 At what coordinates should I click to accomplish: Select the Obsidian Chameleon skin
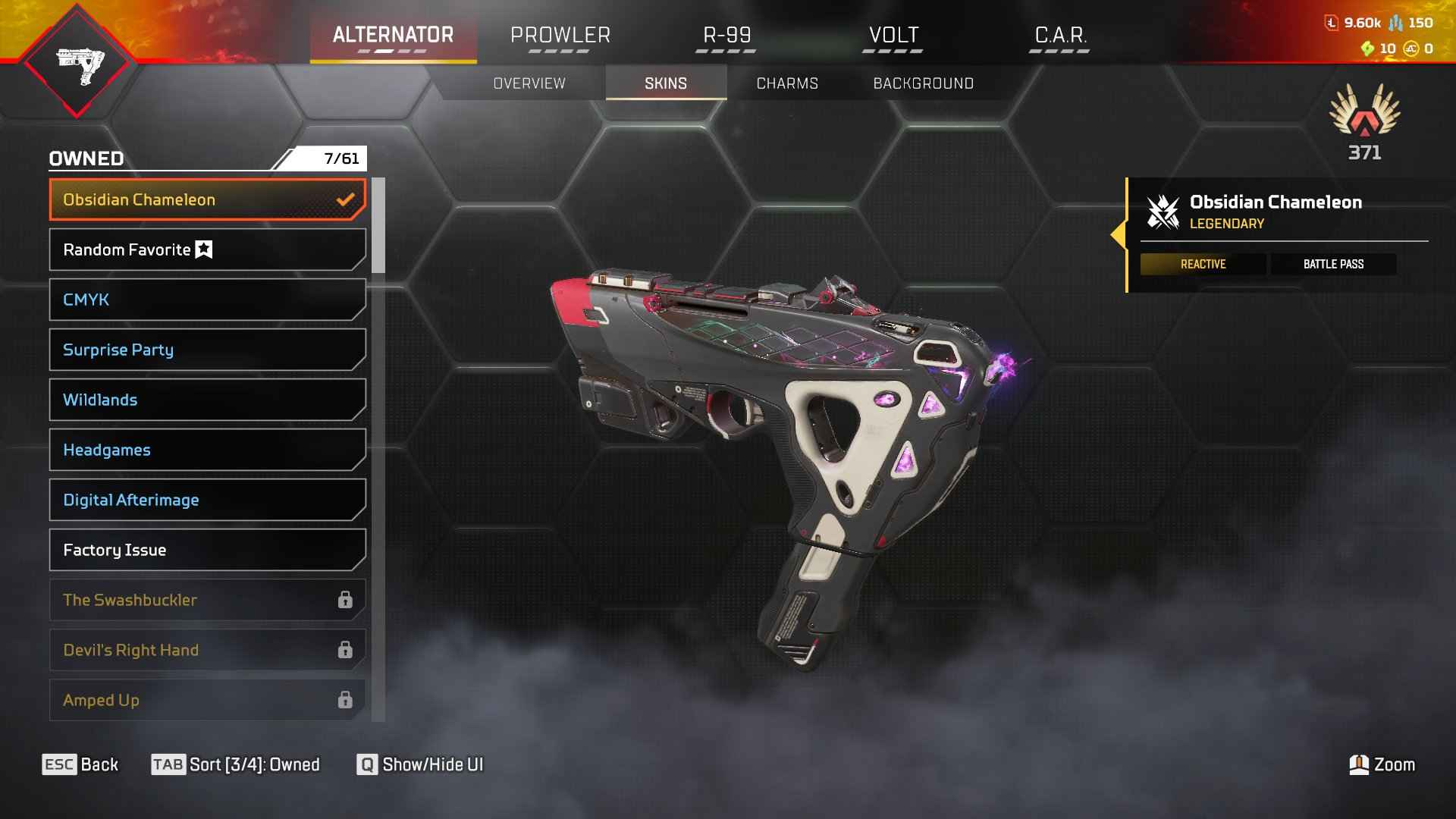point(207,199)
